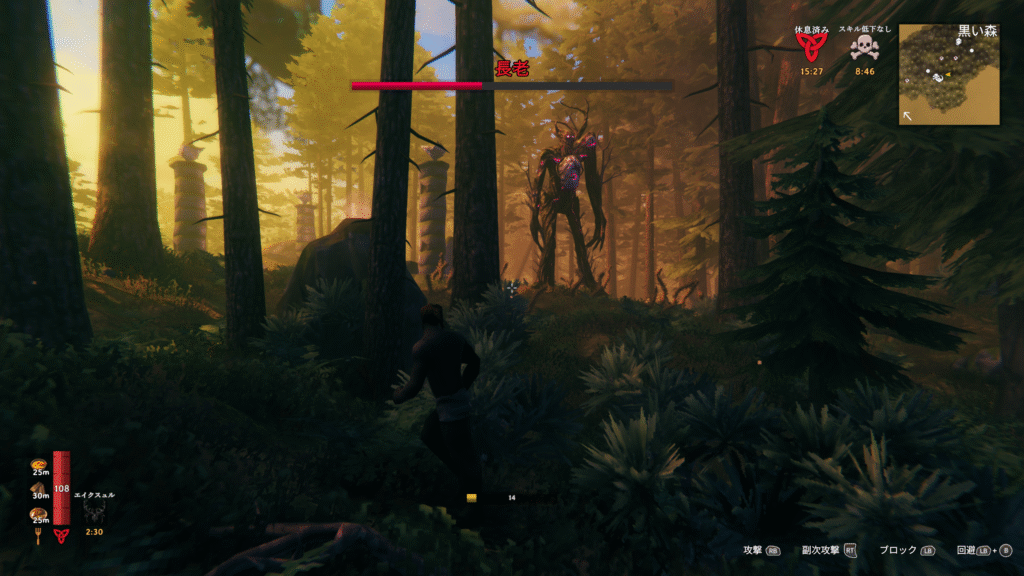
Task: Activate the Eikthyr antler power icon
Action: point(96,512)
